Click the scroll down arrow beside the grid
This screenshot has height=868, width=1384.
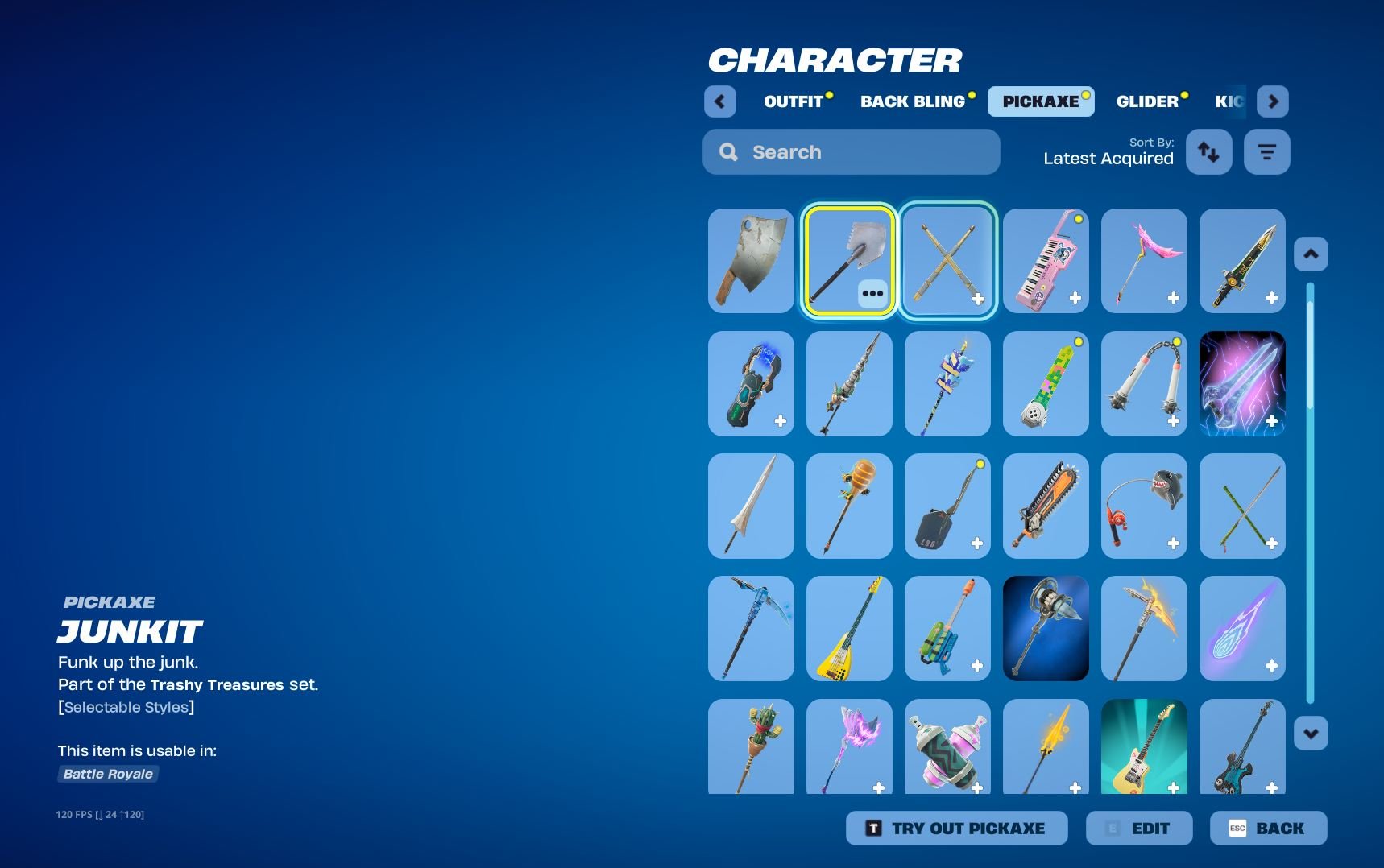click(1311, 733)
